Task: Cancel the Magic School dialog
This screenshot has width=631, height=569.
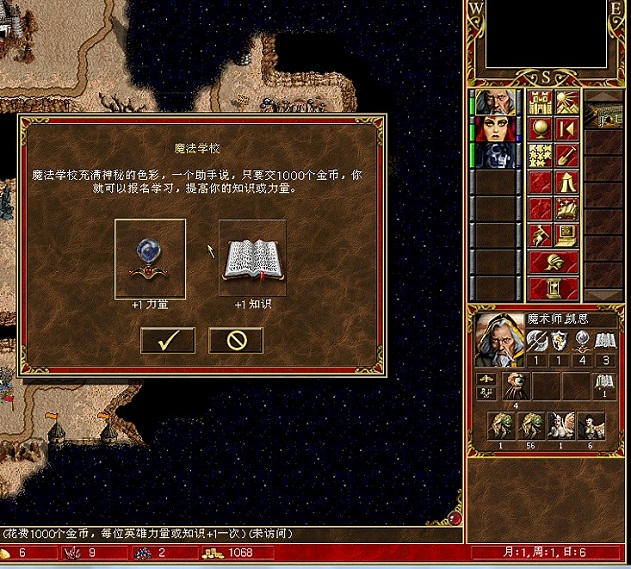Action: [x=236, y=340]
